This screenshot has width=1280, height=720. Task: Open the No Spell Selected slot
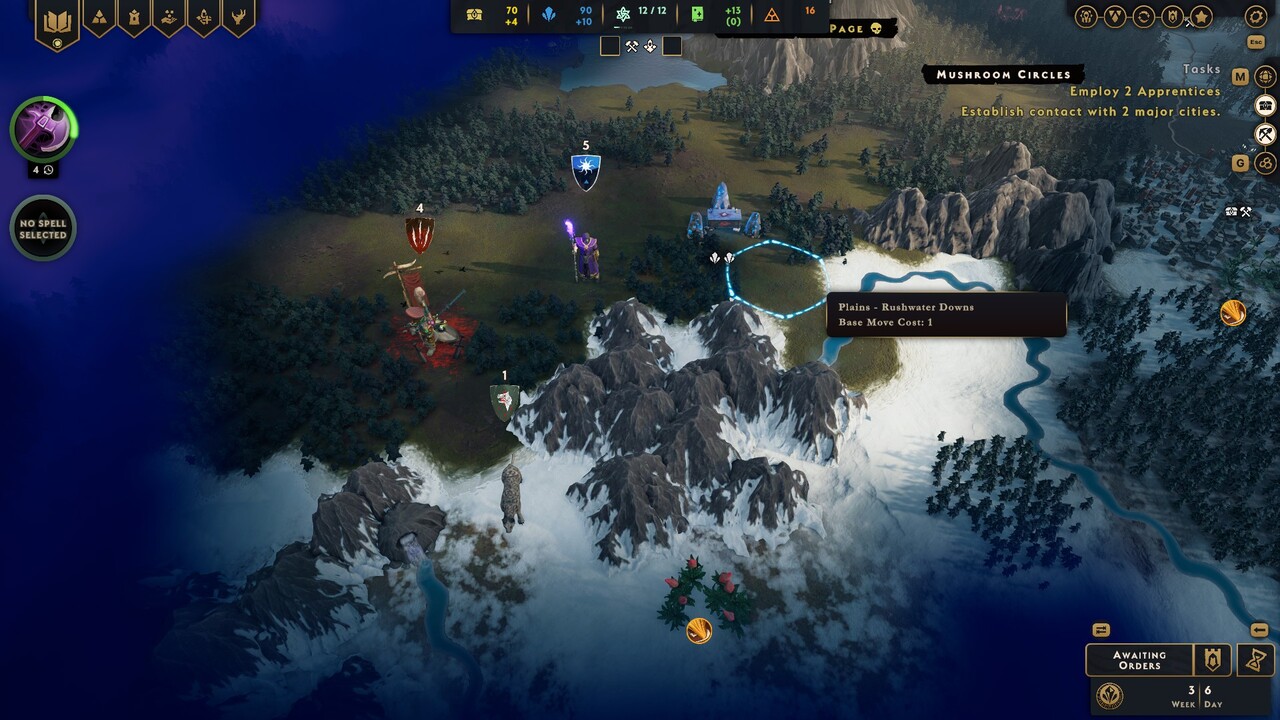click(x=43, y=229)
